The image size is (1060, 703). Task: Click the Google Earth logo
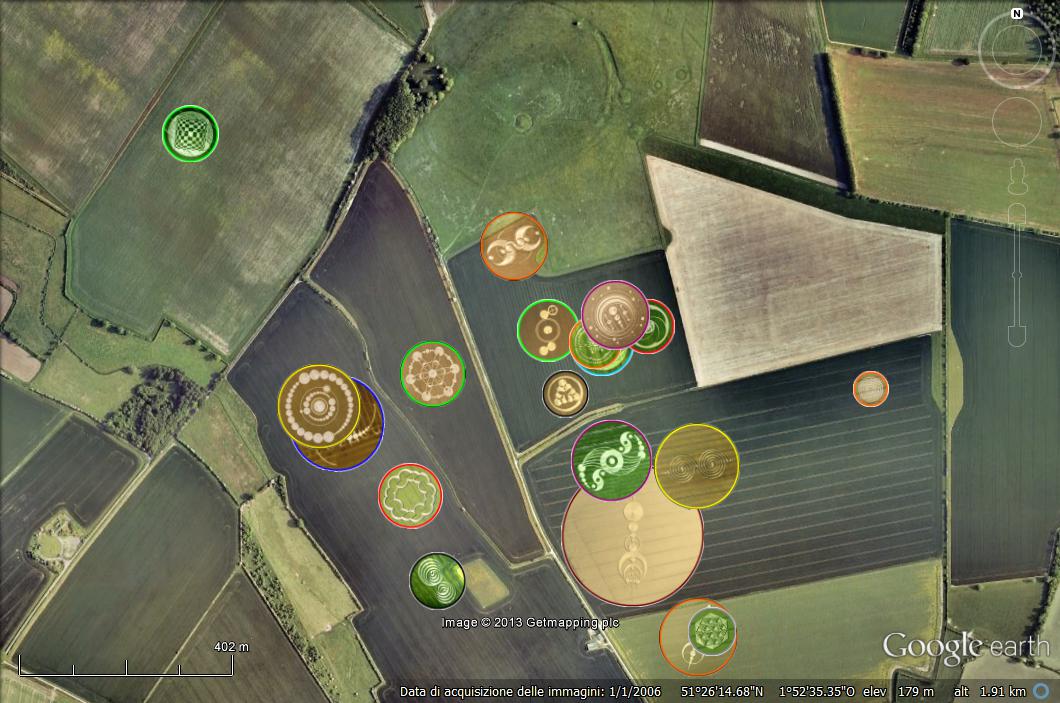tap(964, 647)
